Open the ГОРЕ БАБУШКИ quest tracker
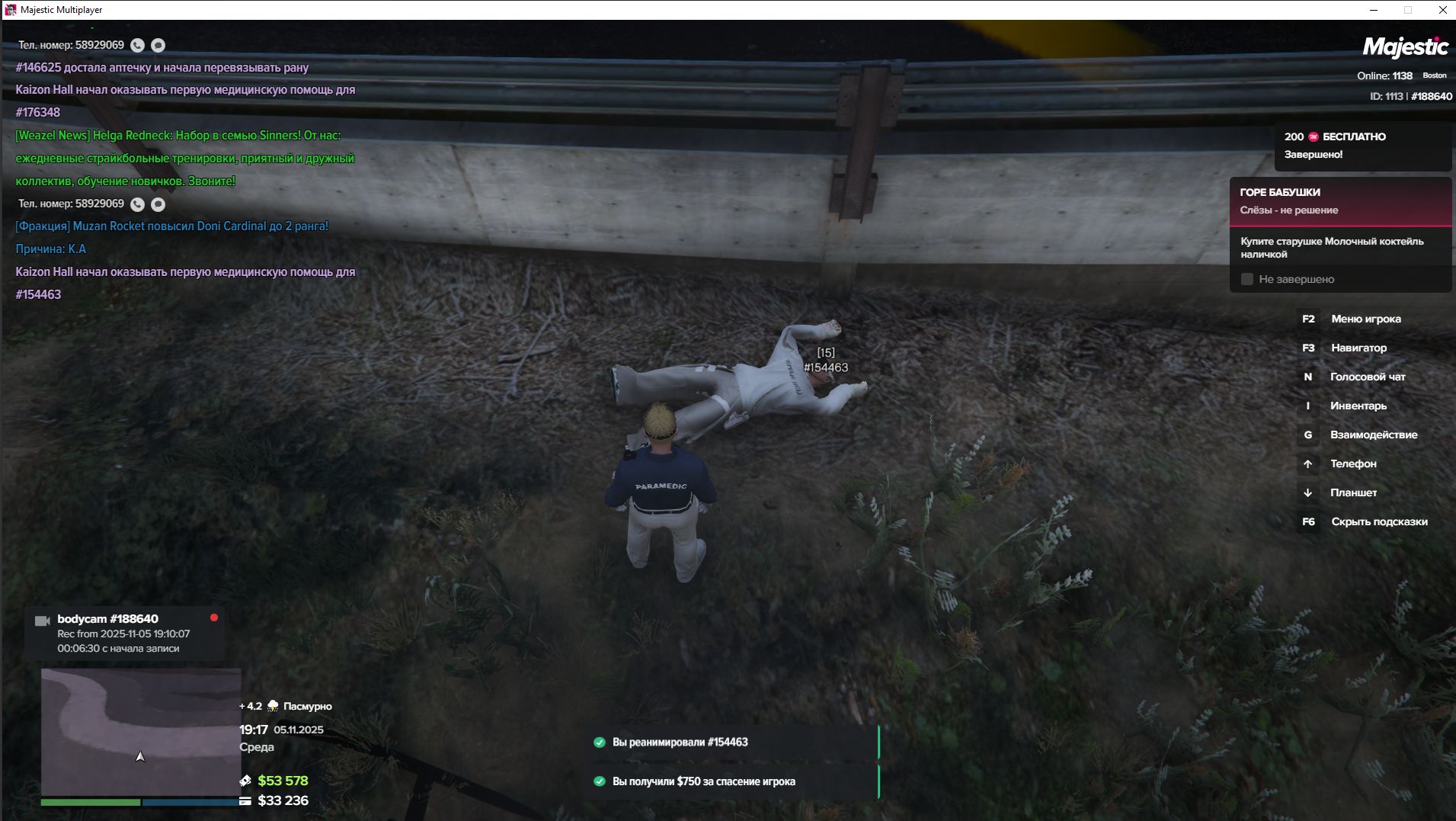 (x=1340, y=201)
